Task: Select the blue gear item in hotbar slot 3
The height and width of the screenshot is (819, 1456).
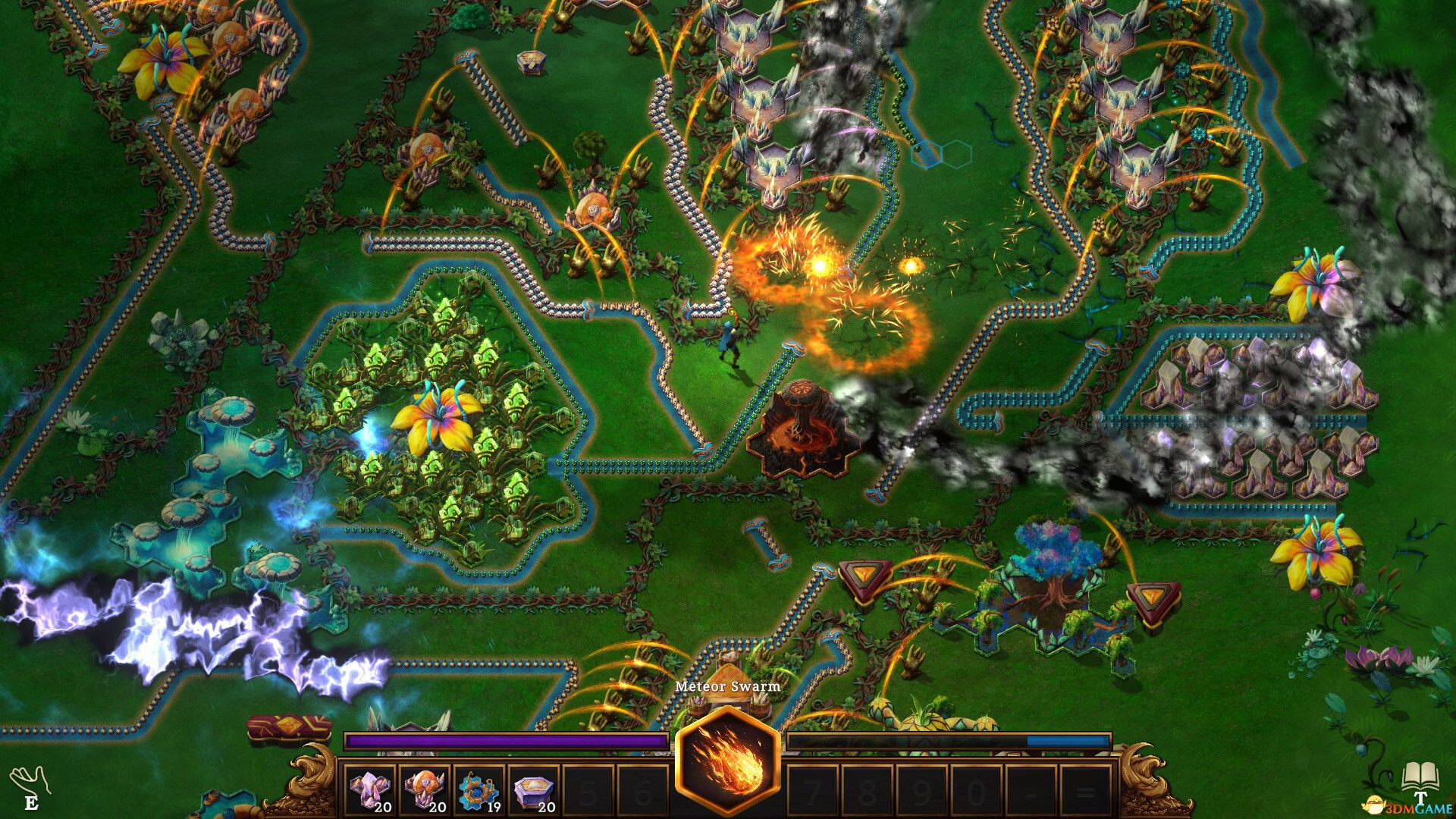Action: (480, 789)
